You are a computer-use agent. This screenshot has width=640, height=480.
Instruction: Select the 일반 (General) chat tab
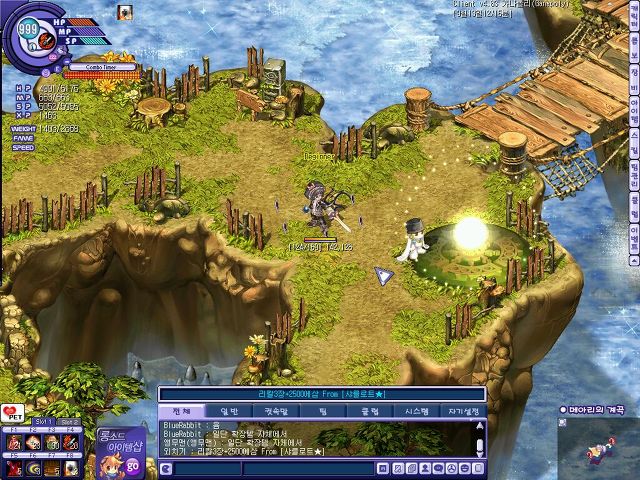click(229, 410)
